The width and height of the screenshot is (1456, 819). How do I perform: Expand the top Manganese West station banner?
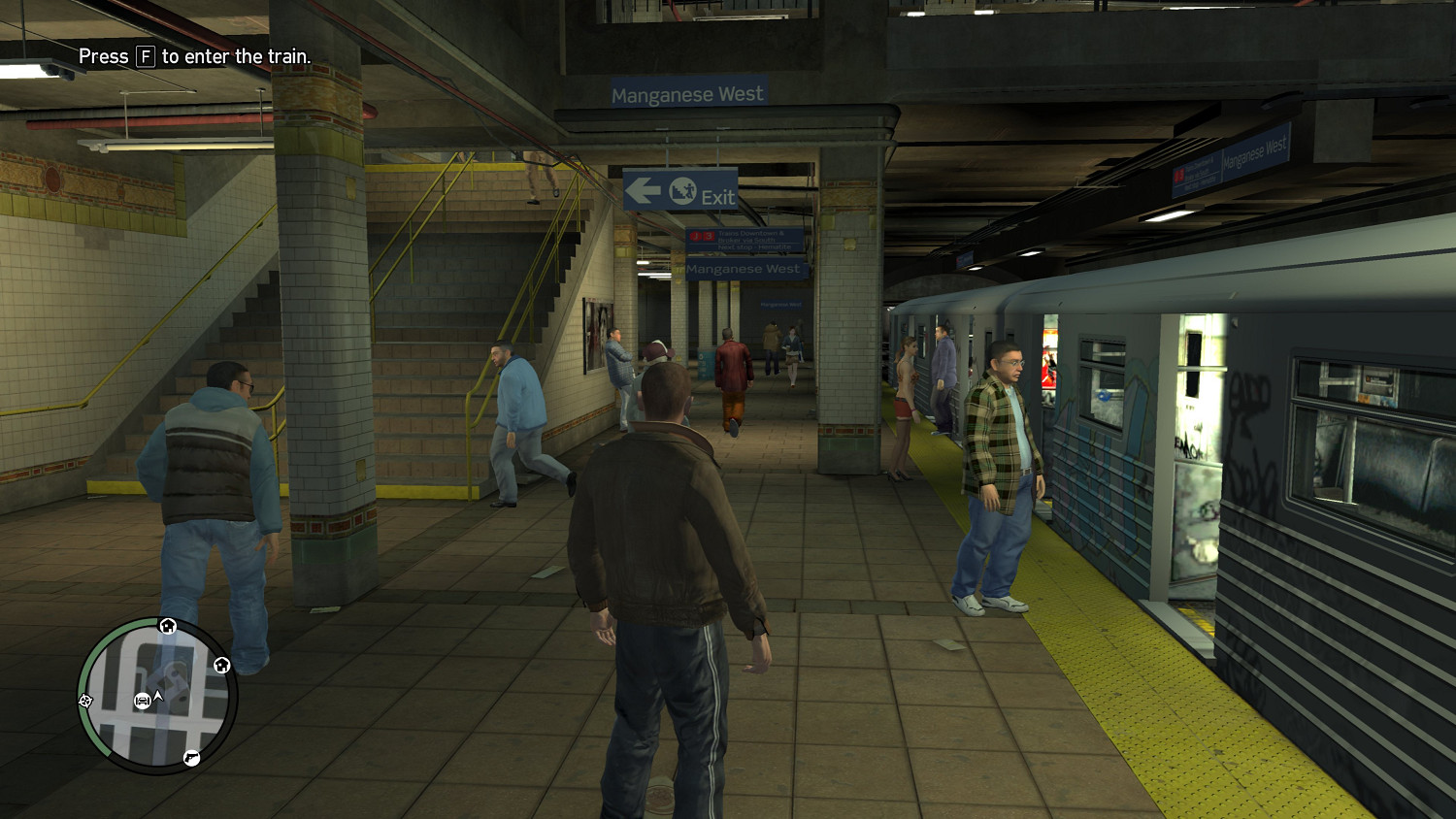687,92
